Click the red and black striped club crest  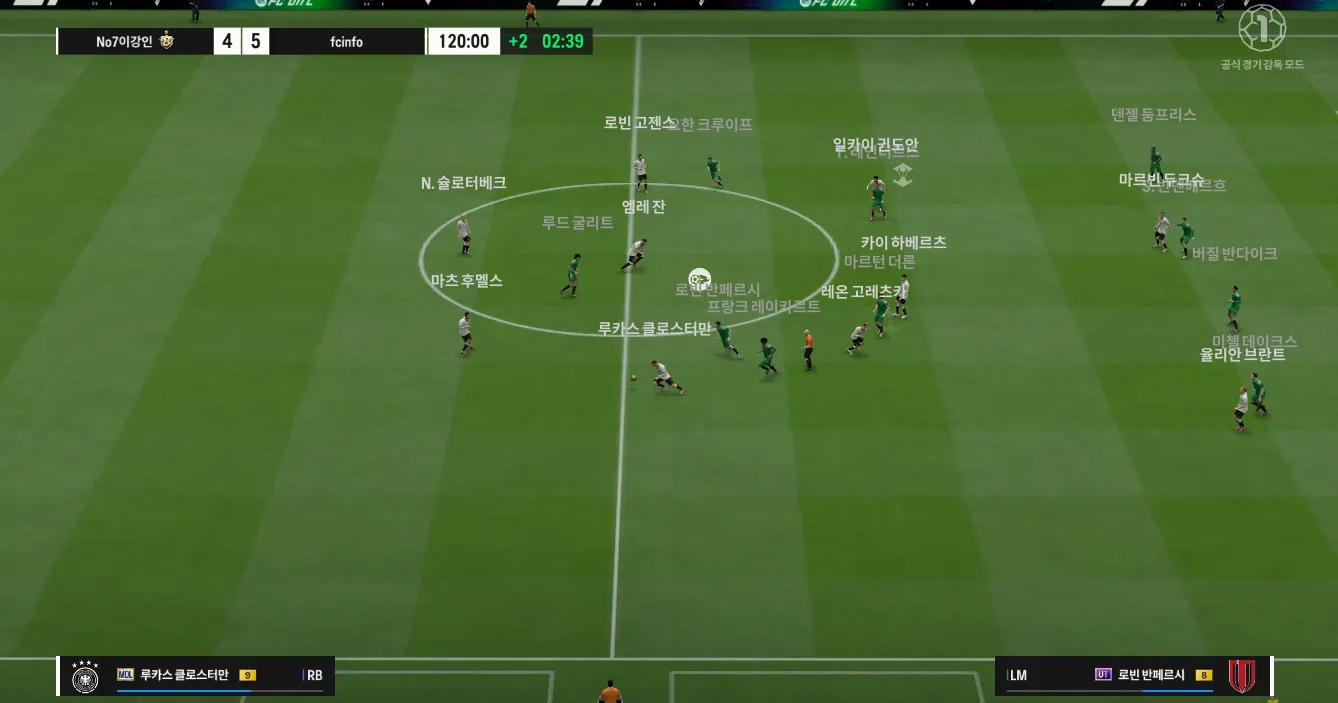pyautogui.click(x=1242, y=675)
